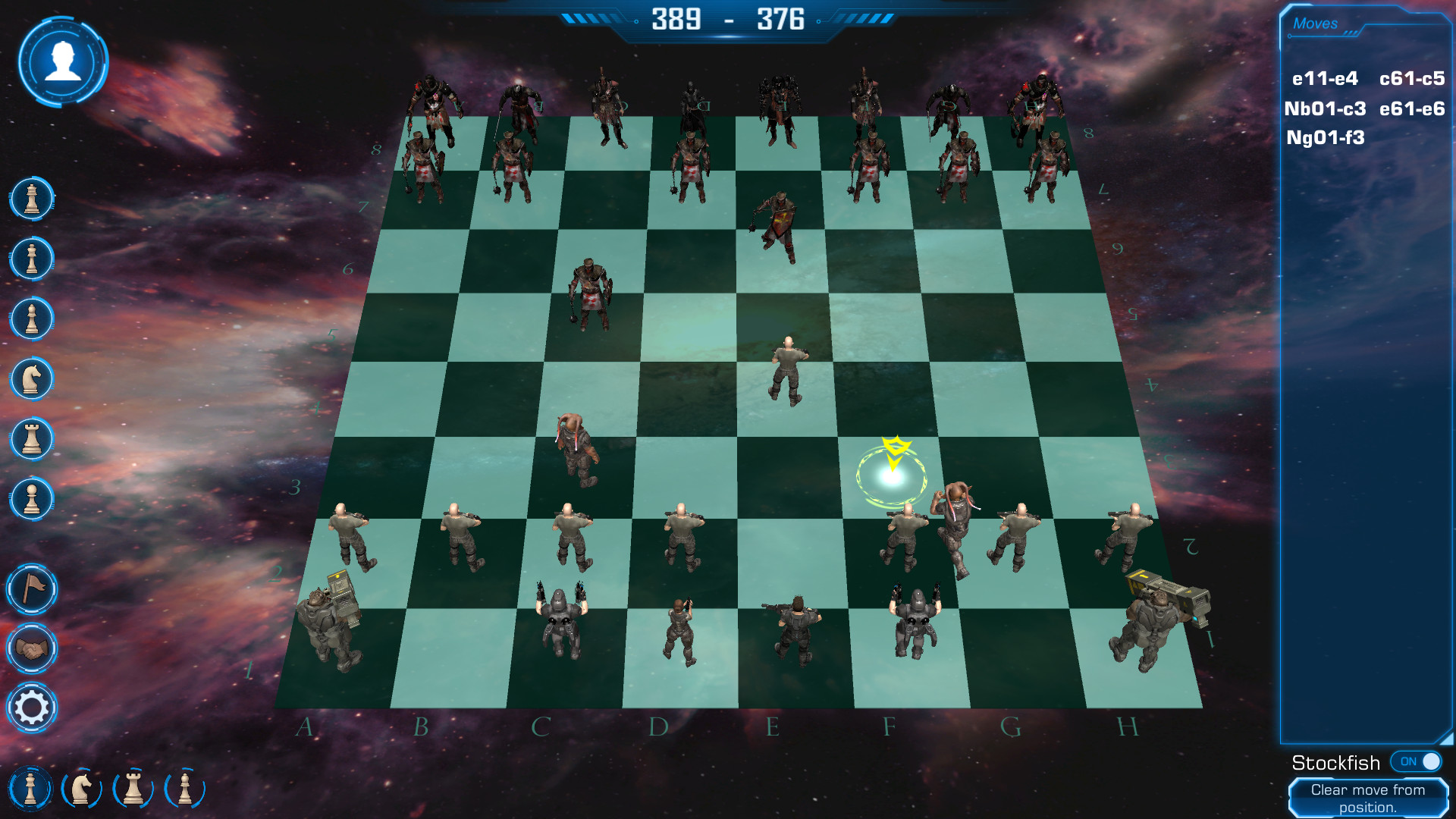The image size is (1456, 819).
Task: Offer a draw with the handshake icon
Action: pyautogui.click(x=31, y=649)
